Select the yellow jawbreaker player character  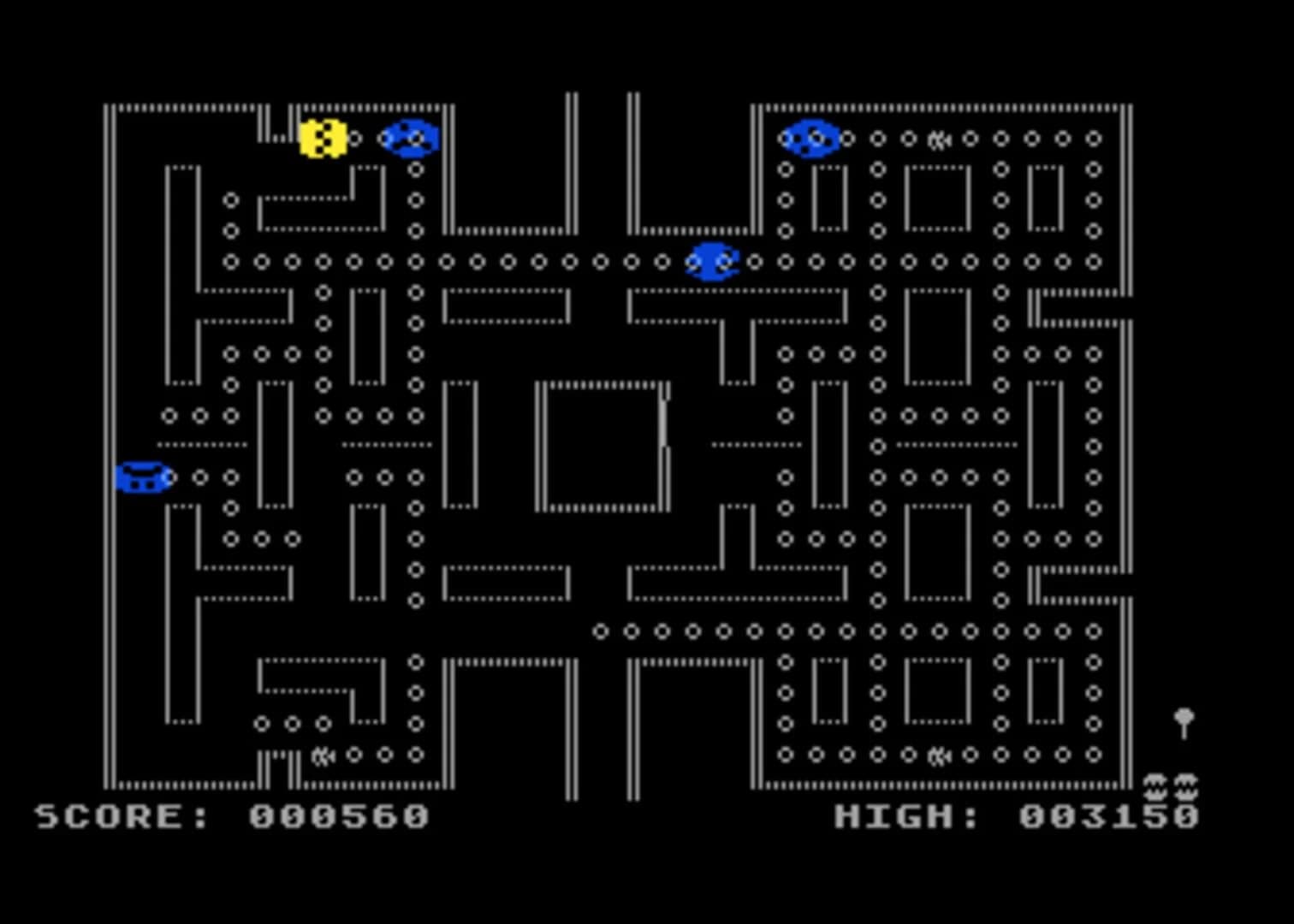[323, 139]
